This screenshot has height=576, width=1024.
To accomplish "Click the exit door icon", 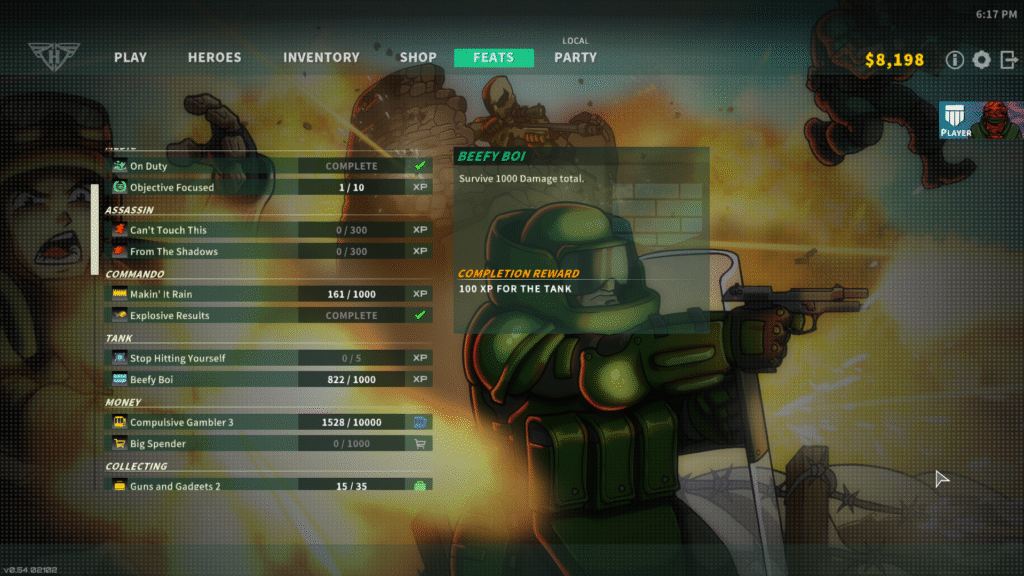I will tap(1008, 60).
